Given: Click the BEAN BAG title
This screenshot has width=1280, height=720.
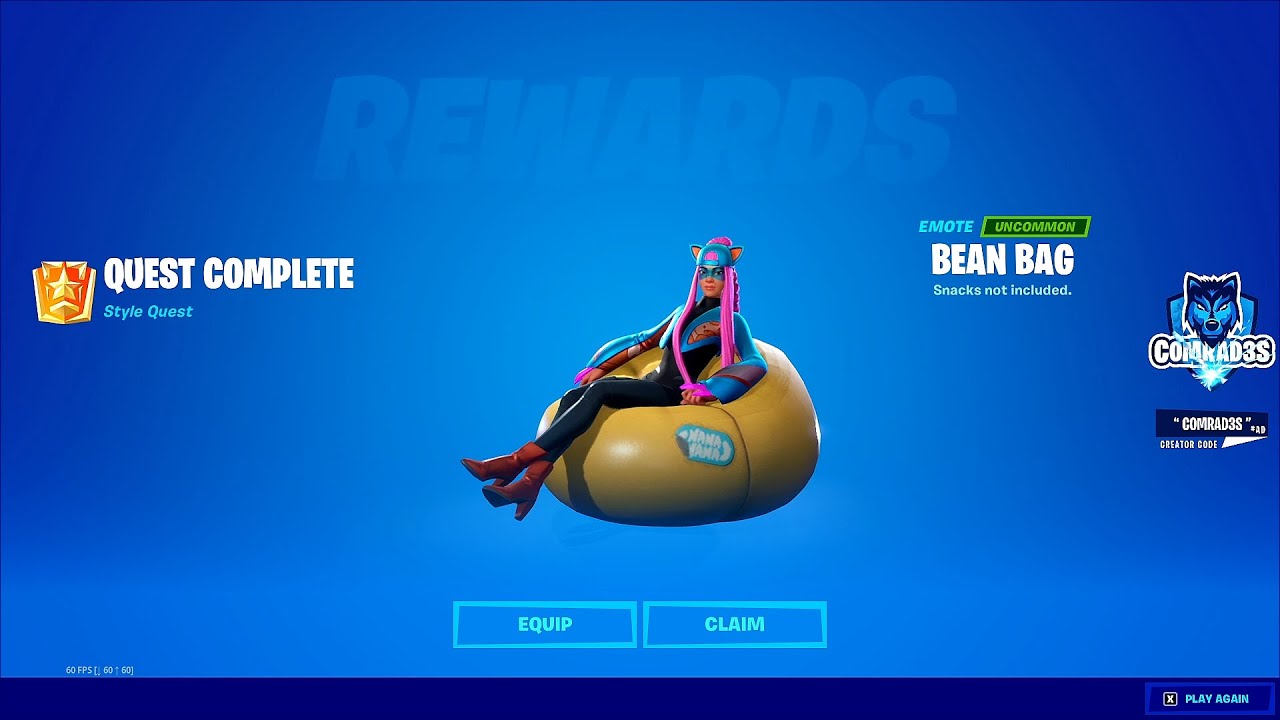Looking at the screenshot, I should (x=1003, y=261).
